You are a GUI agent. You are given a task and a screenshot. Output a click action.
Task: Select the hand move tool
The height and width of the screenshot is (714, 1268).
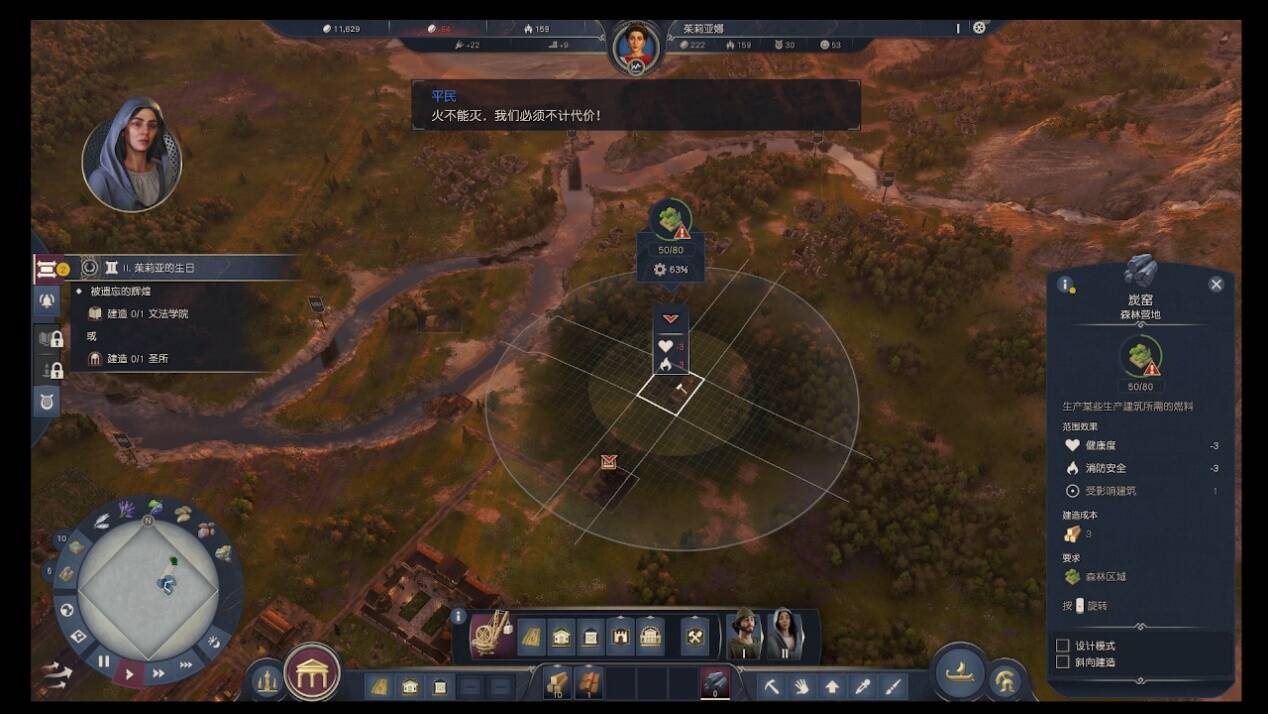coord(801,687)
